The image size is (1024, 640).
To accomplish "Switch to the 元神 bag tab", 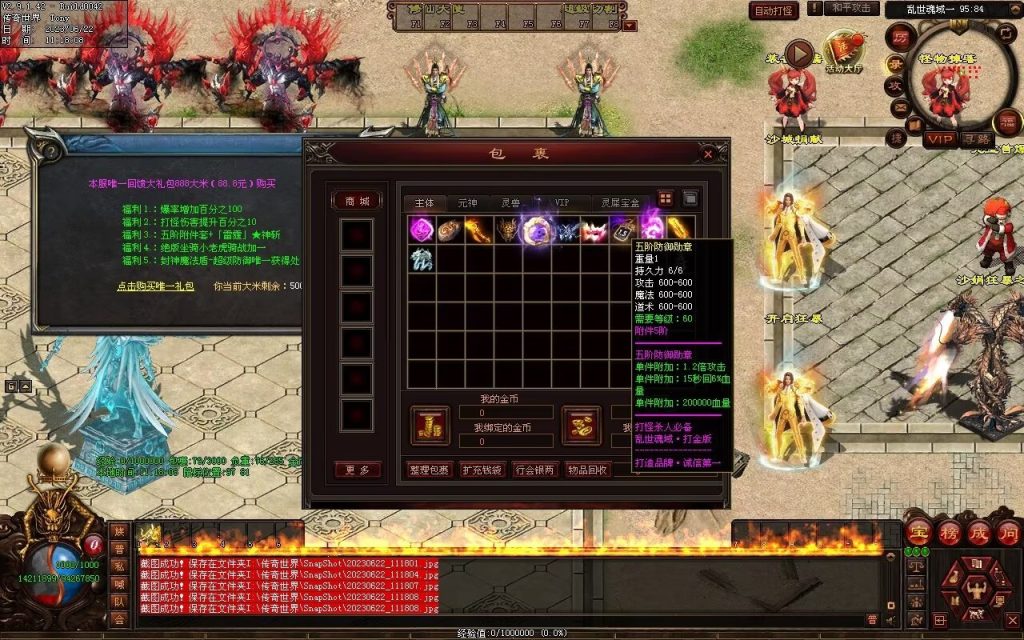I will point(467,202).
